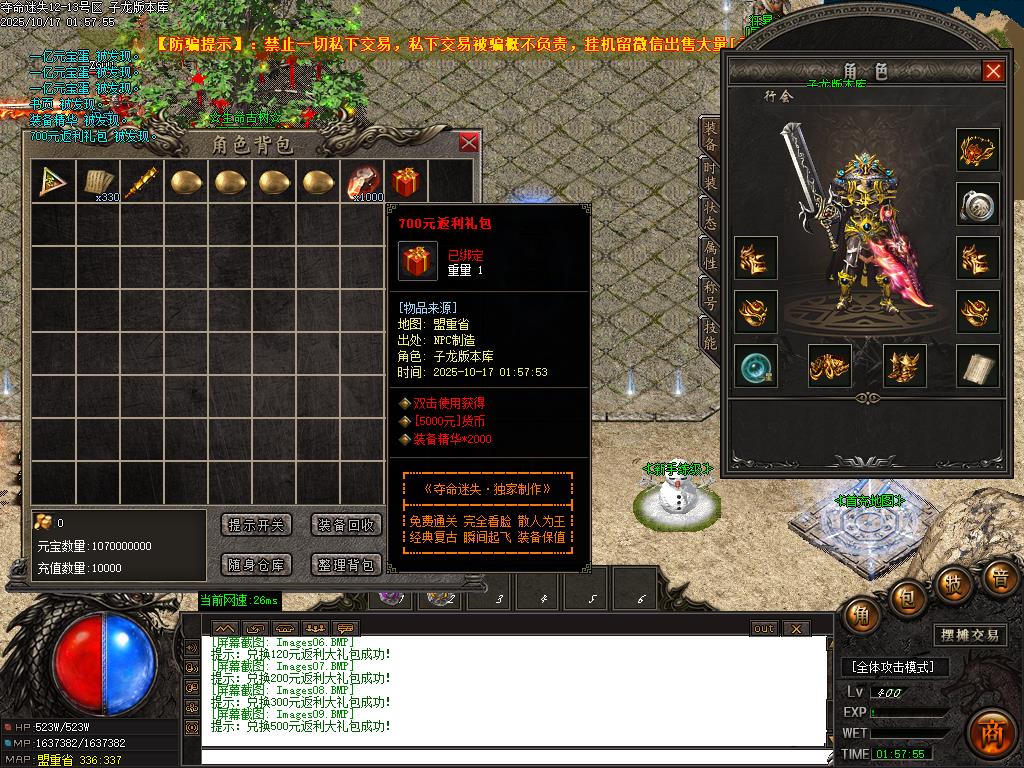Select the red gift box 700元返利礼包
Screen dimensions: 1024x768
click(x=405, y=182)
